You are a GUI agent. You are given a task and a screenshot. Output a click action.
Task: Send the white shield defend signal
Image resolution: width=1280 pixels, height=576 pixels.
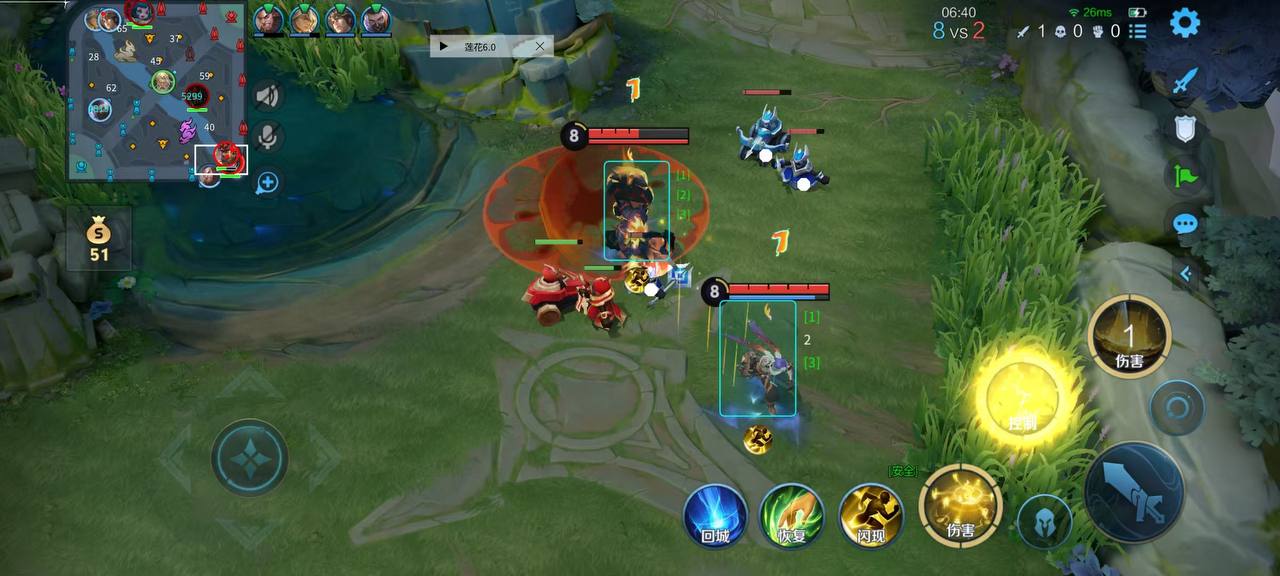tap(1185, 128)
